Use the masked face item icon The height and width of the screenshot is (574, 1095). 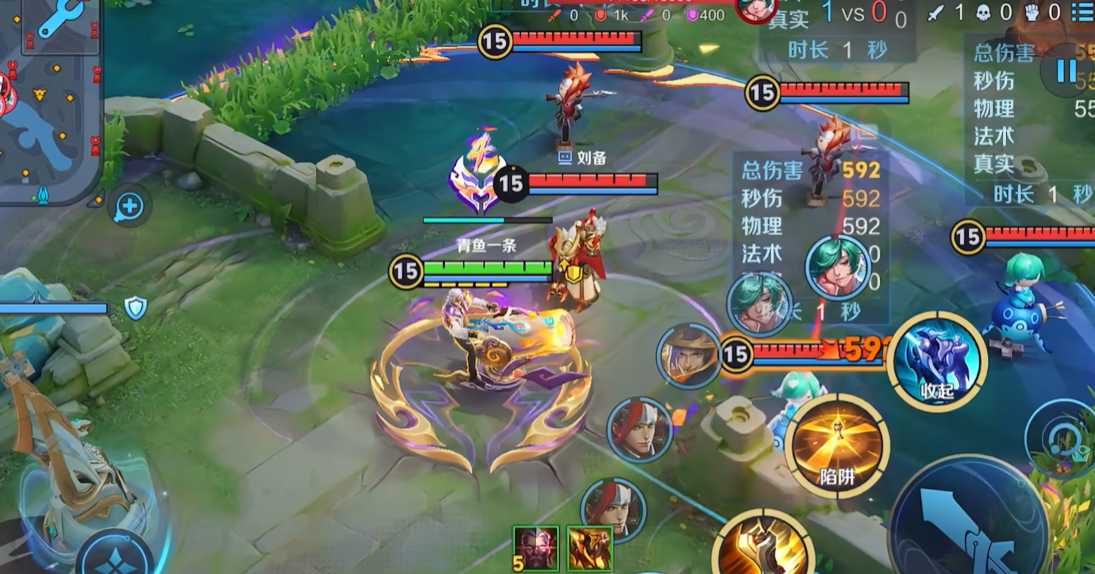pyautogui.click(x=534, y=547)
